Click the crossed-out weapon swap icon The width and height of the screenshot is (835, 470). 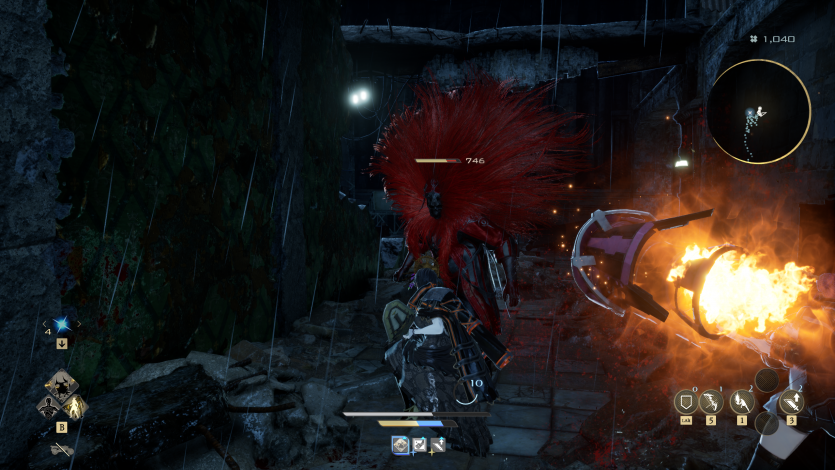[62, 450]
